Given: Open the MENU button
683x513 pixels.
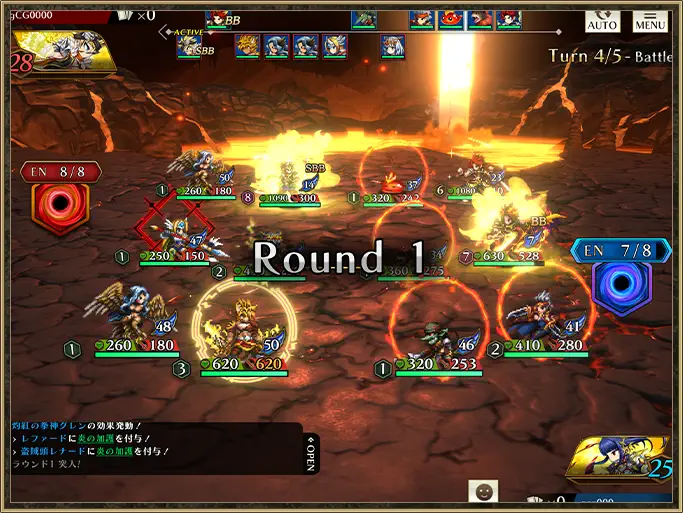Looking at the screenshot, I should tap(649, 20).
